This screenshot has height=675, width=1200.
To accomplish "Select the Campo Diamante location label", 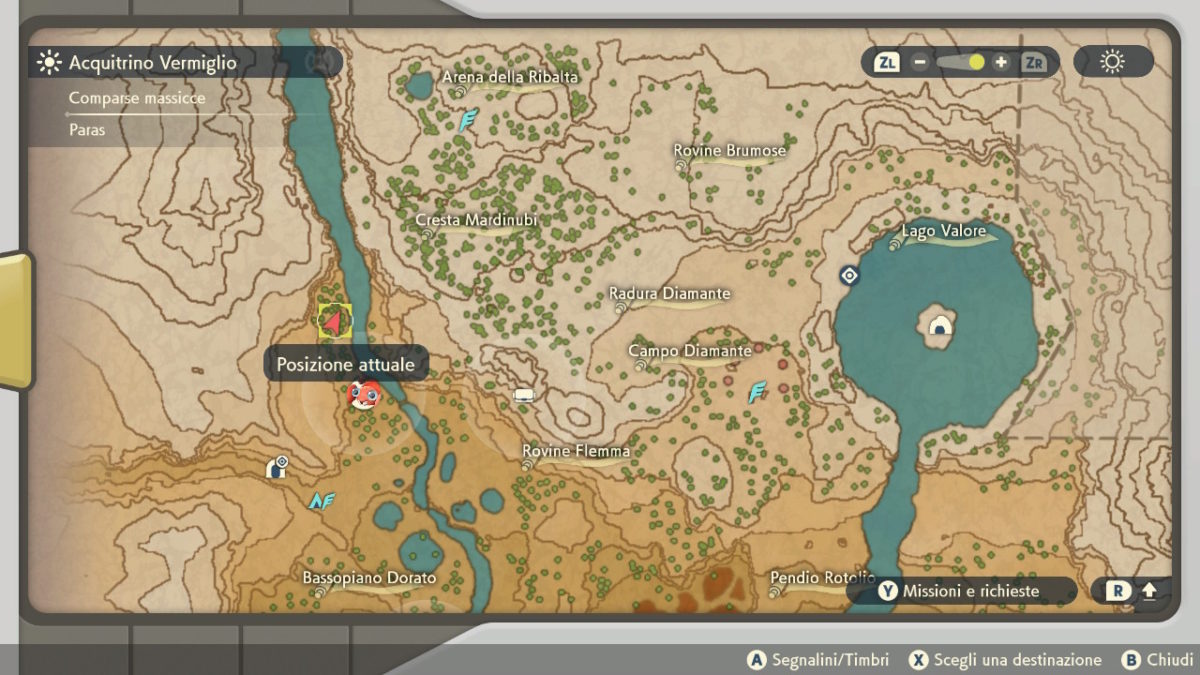I will (x=690, y=352).
